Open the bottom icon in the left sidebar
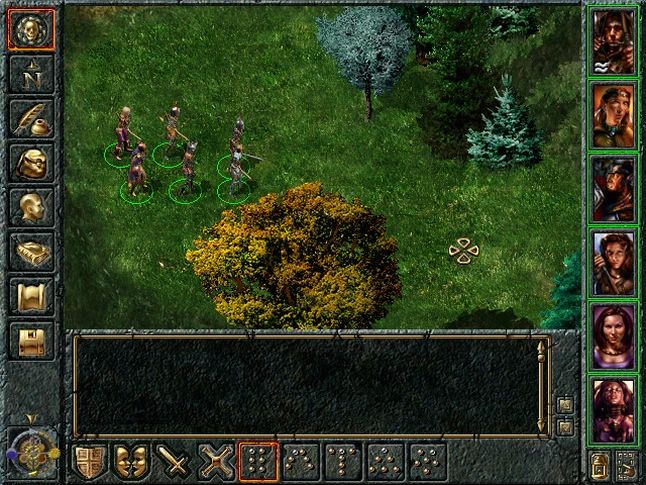Screen dimensions: 646x485 [x=30, y=340]
